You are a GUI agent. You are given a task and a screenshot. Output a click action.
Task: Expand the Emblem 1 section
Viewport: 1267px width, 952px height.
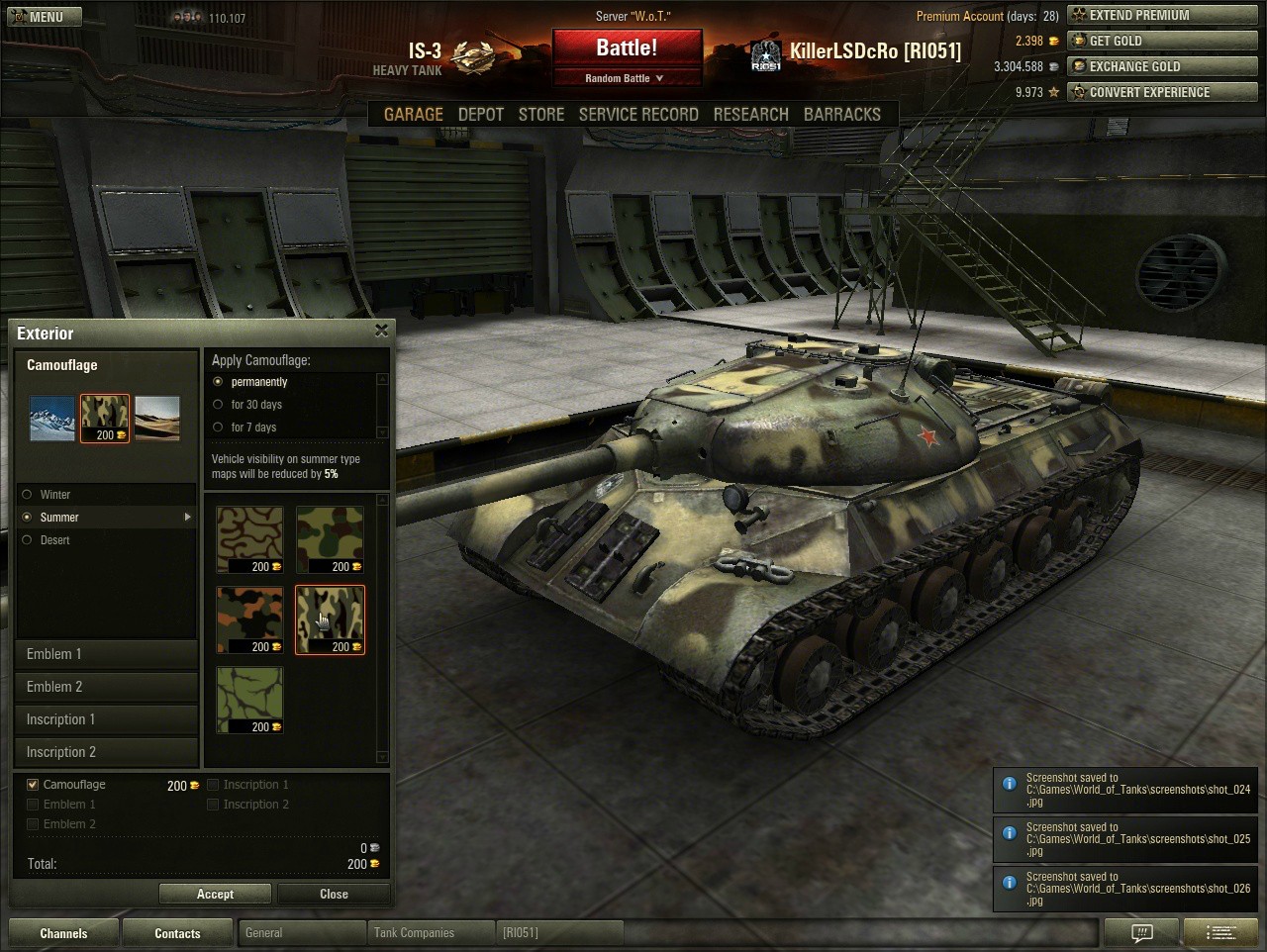pyautogui.click(x=106, y=654)
